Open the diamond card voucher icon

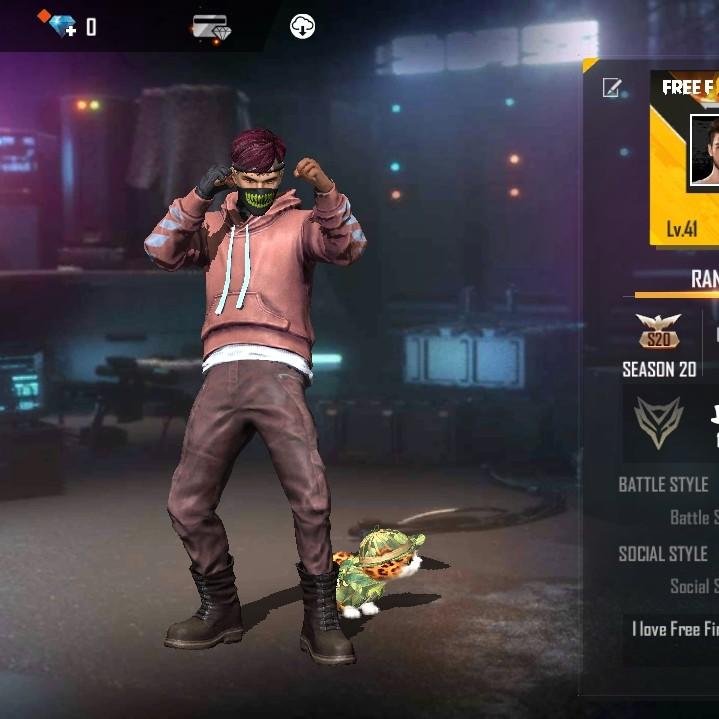pos(212,28)
